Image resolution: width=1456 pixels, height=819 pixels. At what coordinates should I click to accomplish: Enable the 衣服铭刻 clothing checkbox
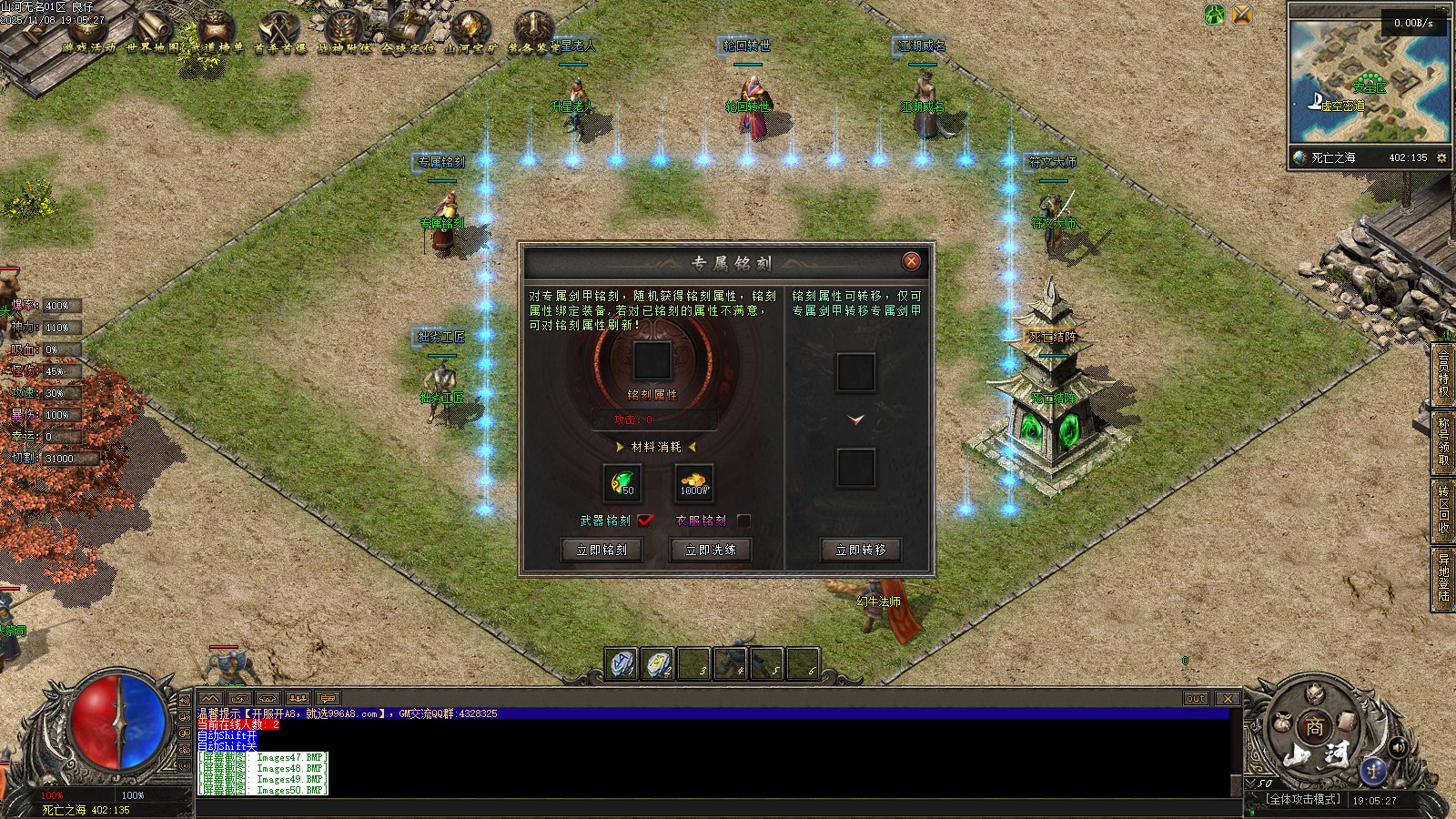coord(743,521)
